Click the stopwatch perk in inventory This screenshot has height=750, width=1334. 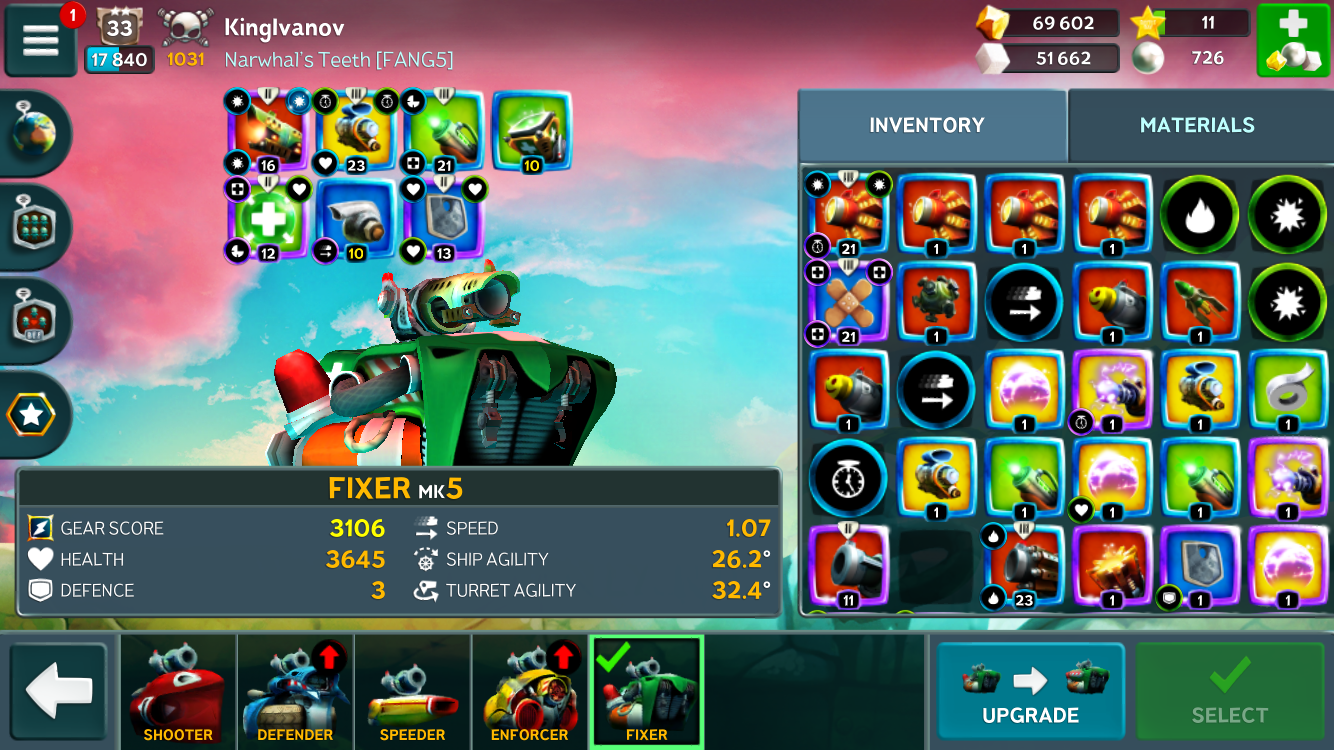848,478
